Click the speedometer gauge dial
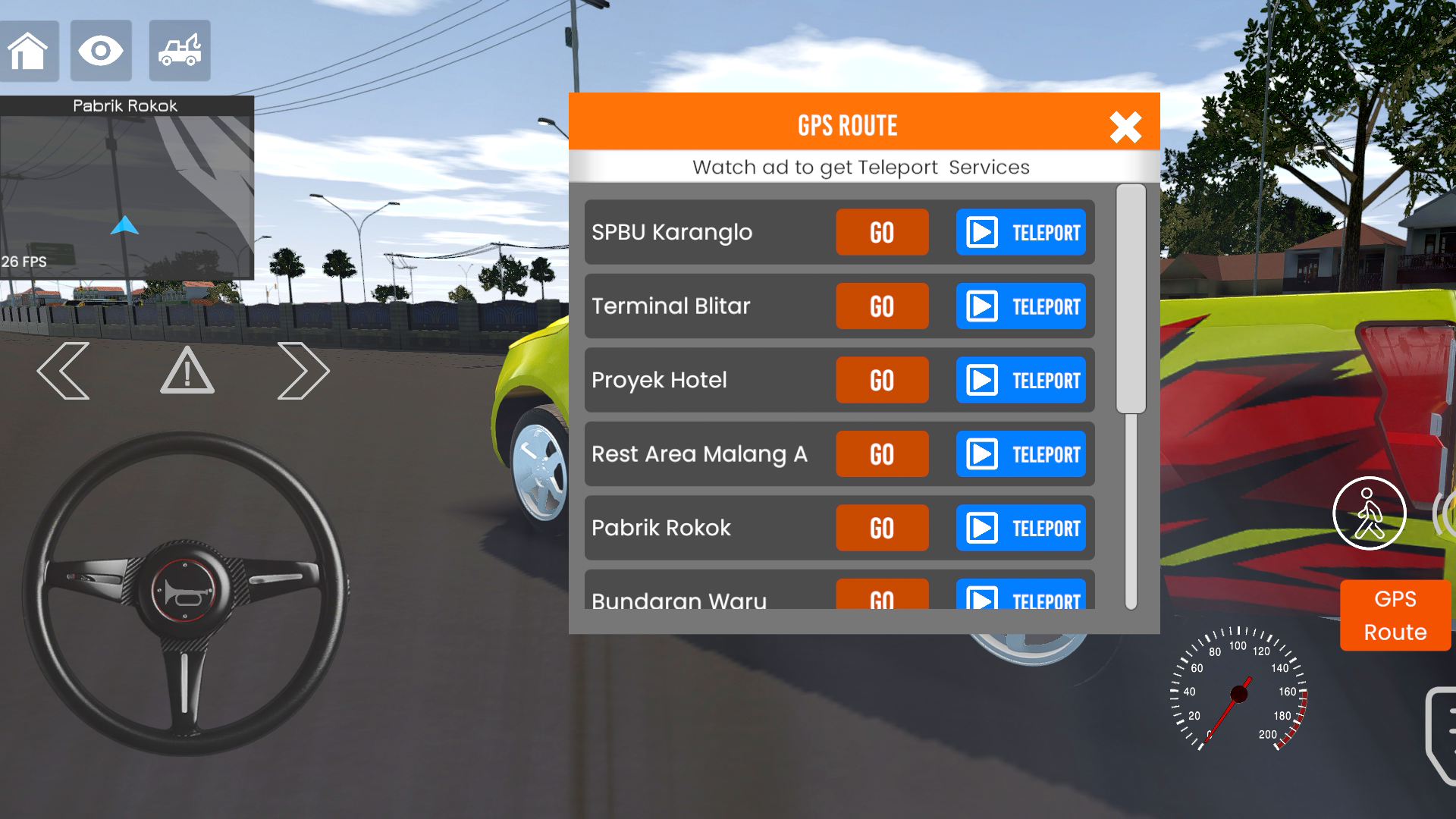 [1239, 694]
